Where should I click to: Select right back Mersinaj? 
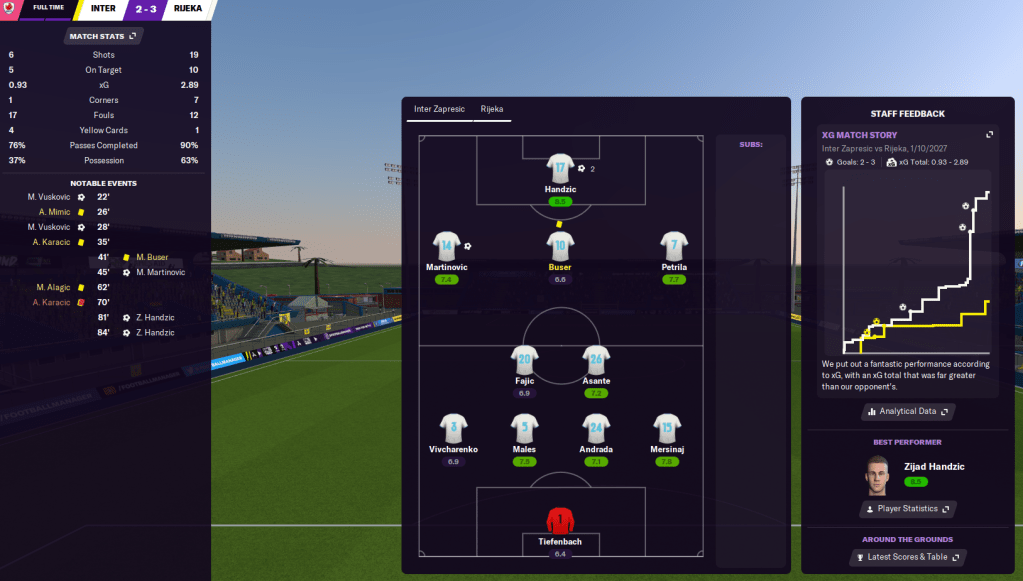pyautogui.click(x=668, y=429)
